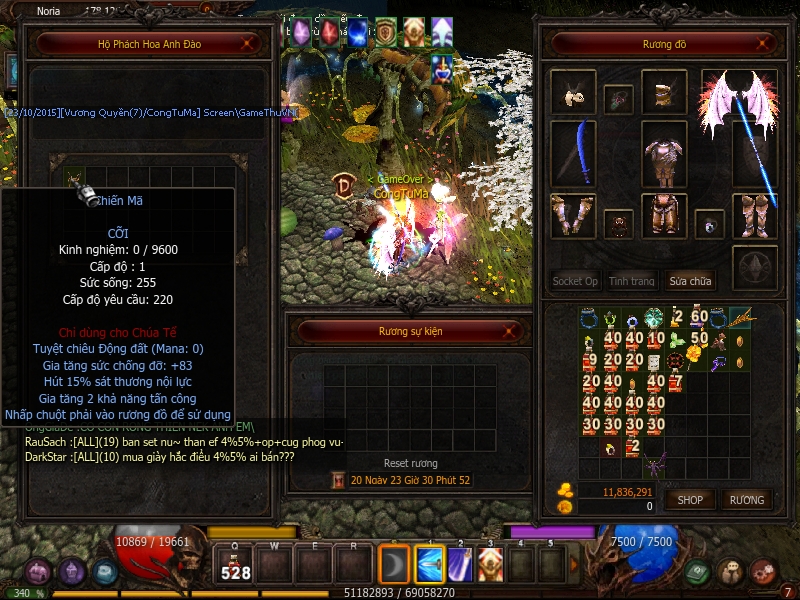Screen dimensions: 800x600
Task: Select the equipped boots slot
Action: (x=754, y=214)
